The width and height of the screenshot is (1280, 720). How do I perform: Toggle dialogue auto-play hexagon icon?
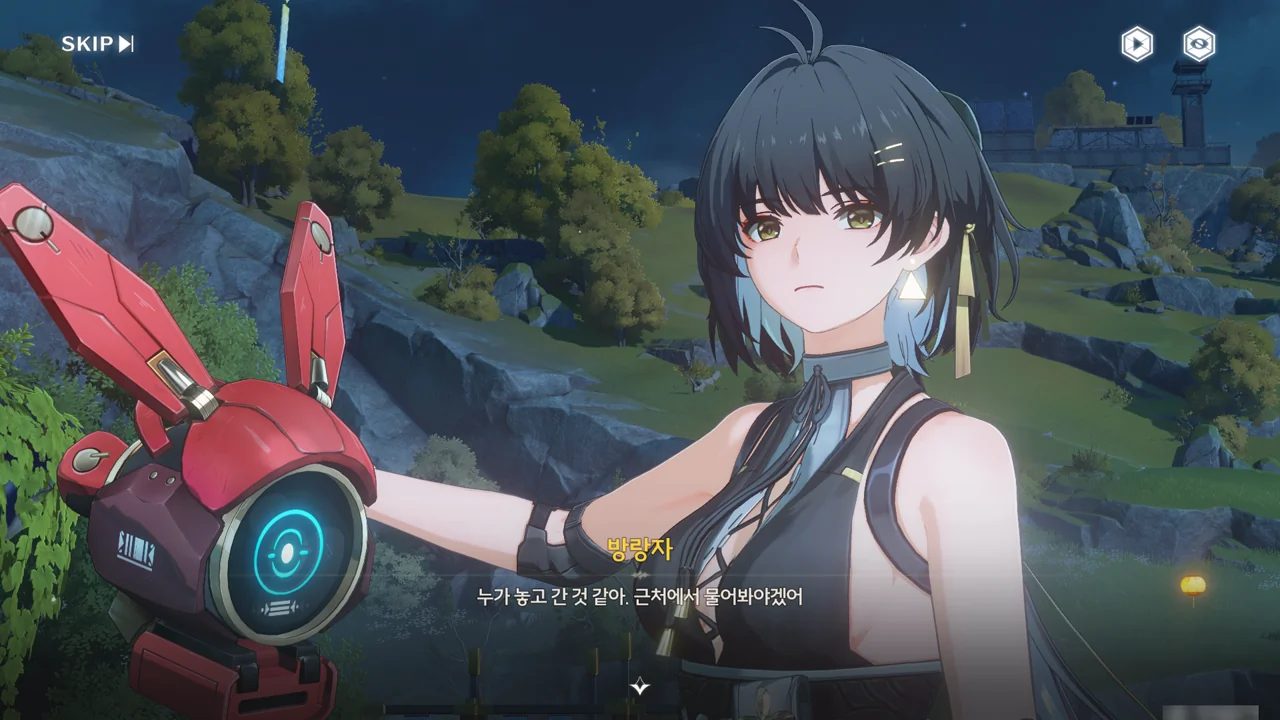pyautogui.click(x=1136, y=44)
